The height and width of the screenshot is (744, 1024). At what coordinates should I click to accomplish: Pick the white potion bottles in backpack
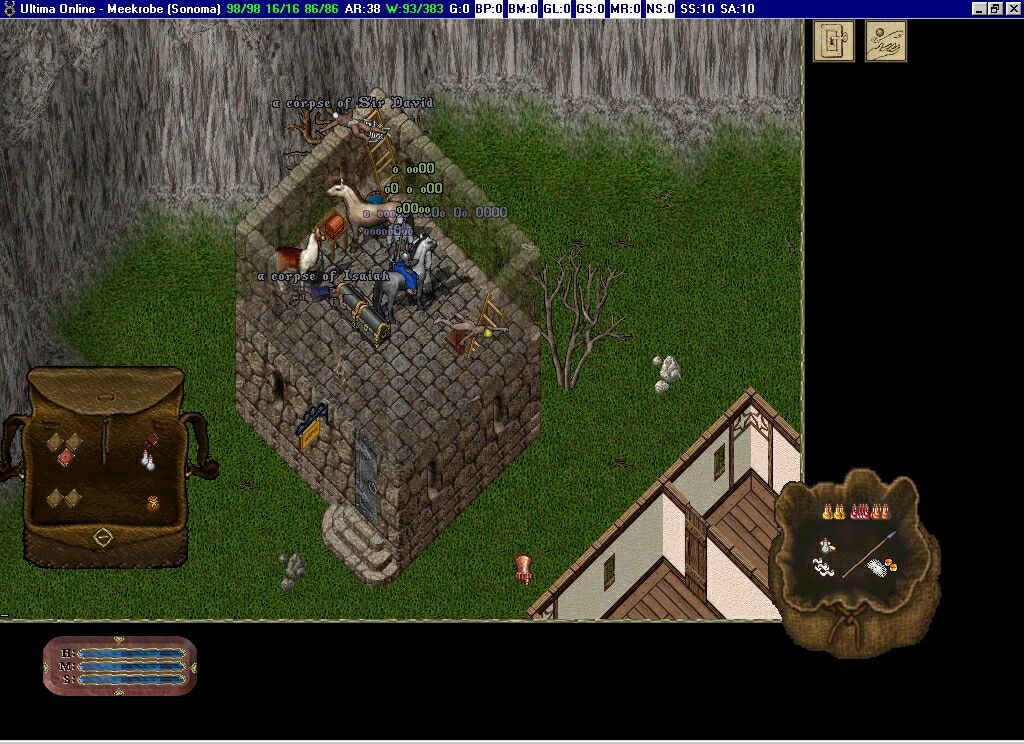click(148, 460)
